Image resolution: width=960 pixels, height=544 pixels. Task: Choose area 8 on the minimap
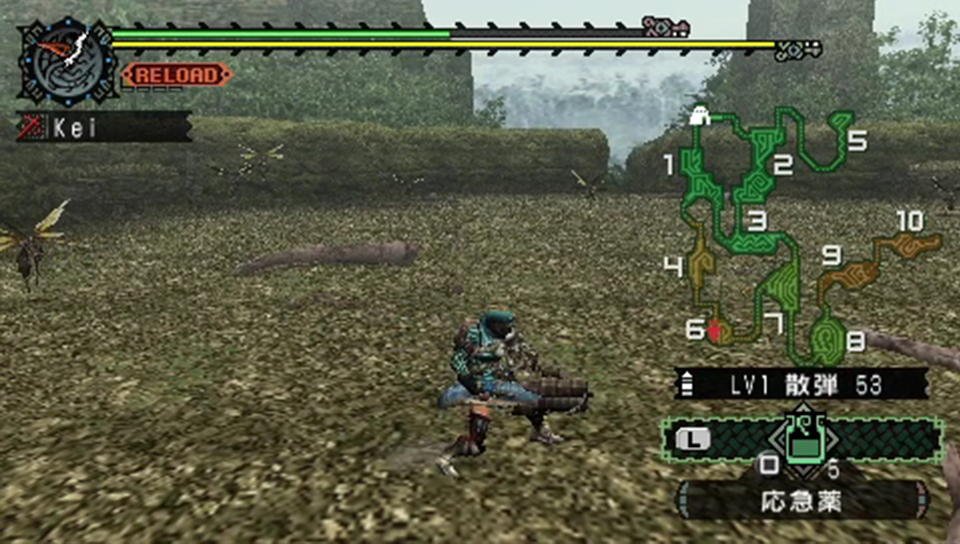pos(826,338)
